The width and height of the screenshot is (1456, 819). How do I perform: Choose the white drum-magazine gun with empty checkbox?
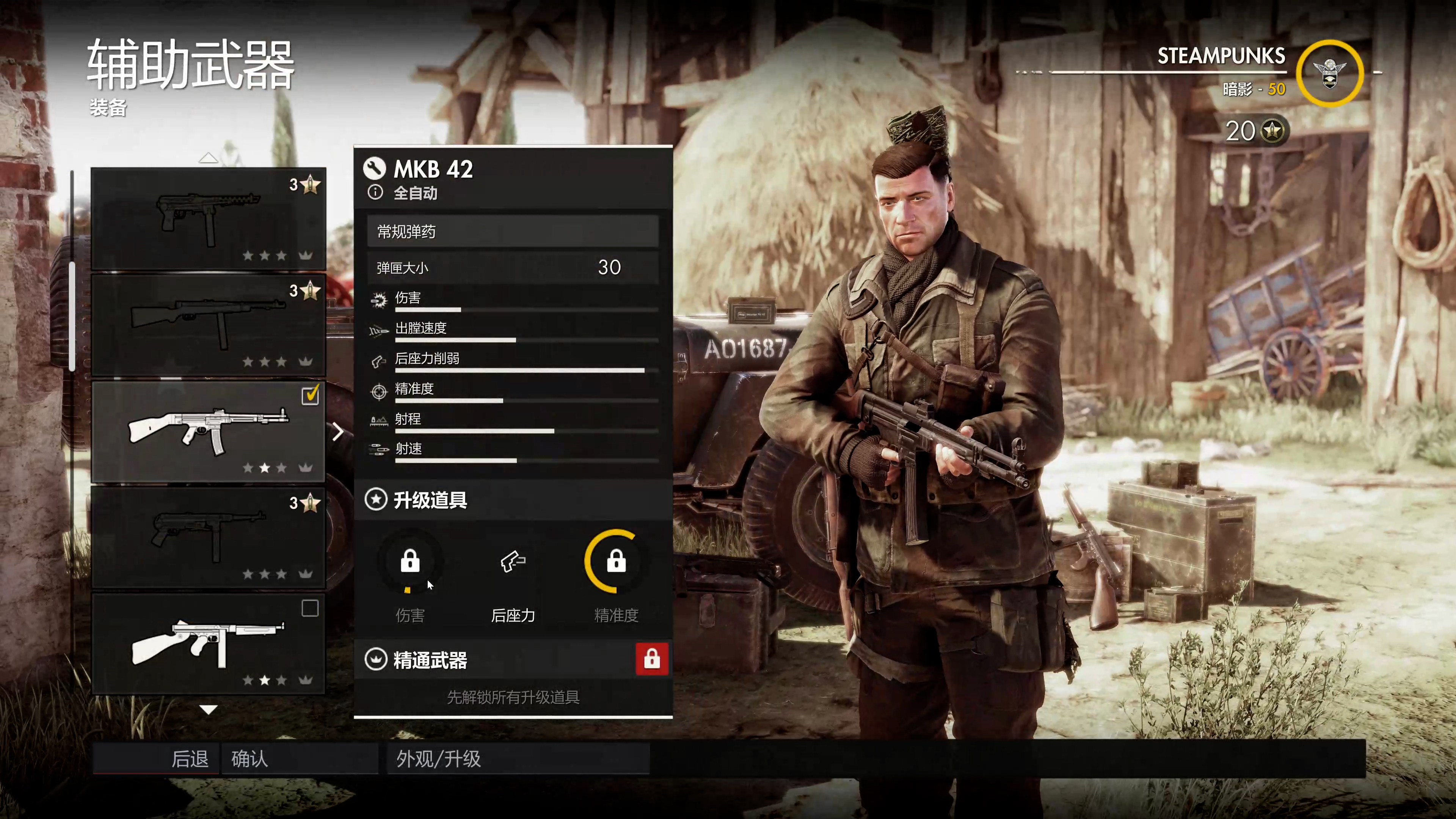point(208,644)
